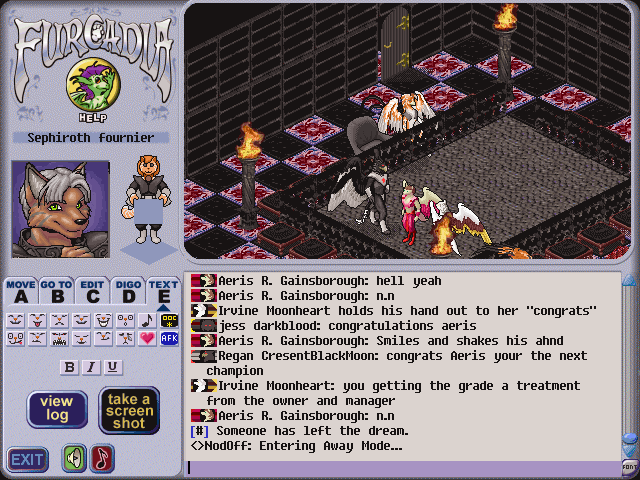The width and height of the screenshot is (640, 480).
Task: Switch to the Go To B tab
Action: click(57, 291)
